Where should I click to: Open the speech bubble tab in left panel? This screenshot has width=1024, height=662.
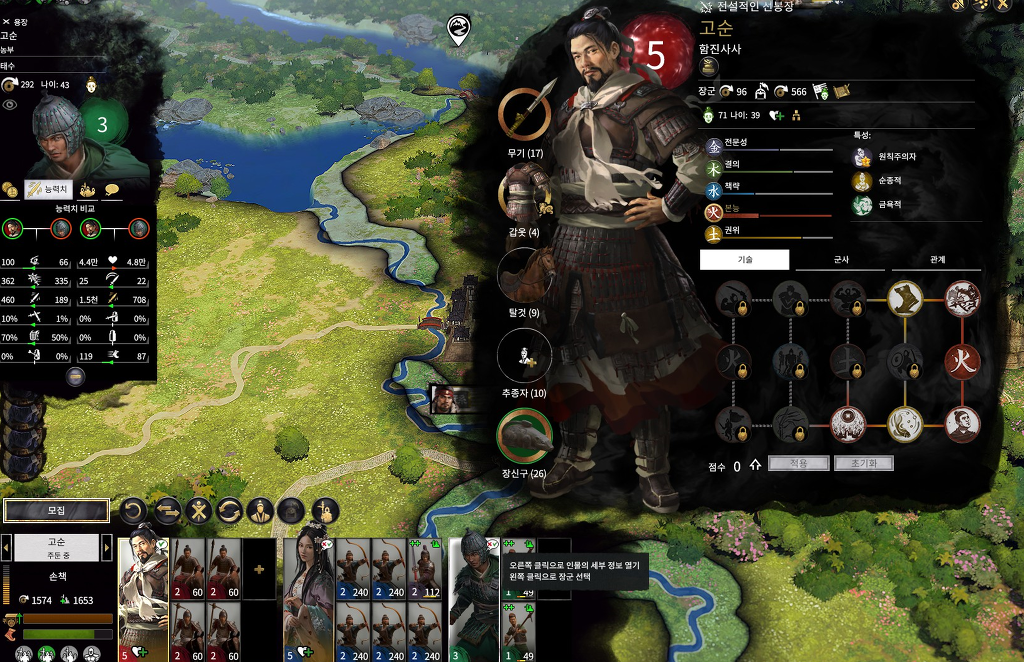pyautogui.click(x=112, y=188)
